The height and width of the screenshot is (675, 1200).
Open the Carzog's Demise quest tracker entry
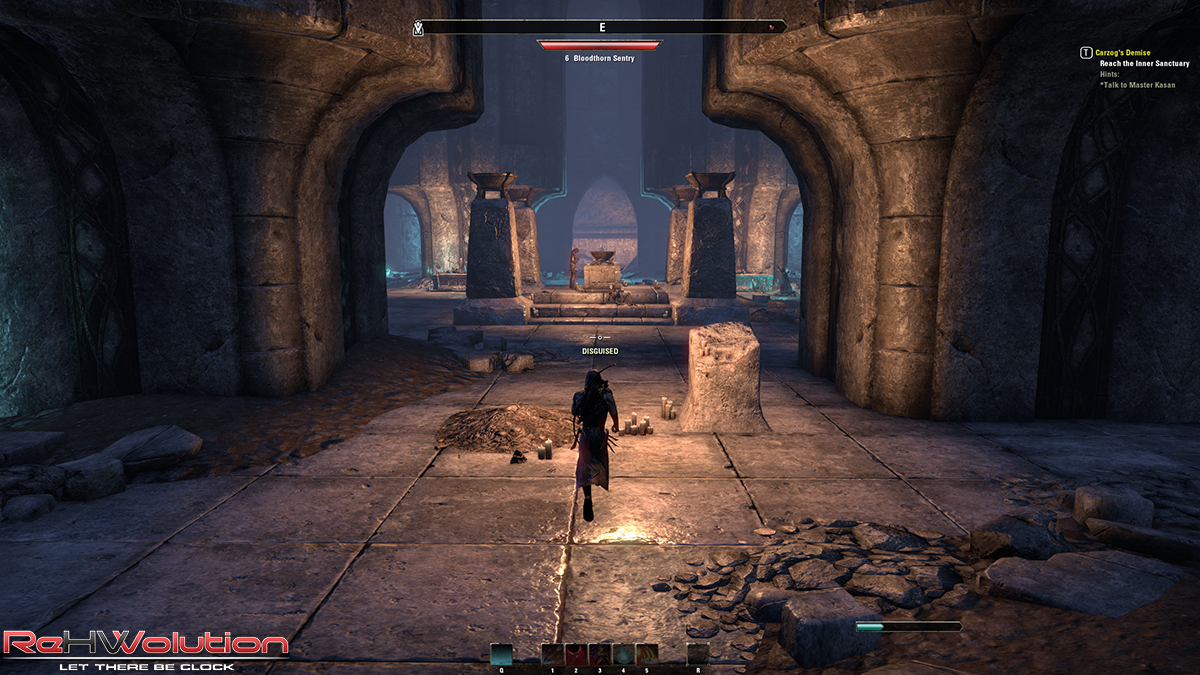point(1122,52)
